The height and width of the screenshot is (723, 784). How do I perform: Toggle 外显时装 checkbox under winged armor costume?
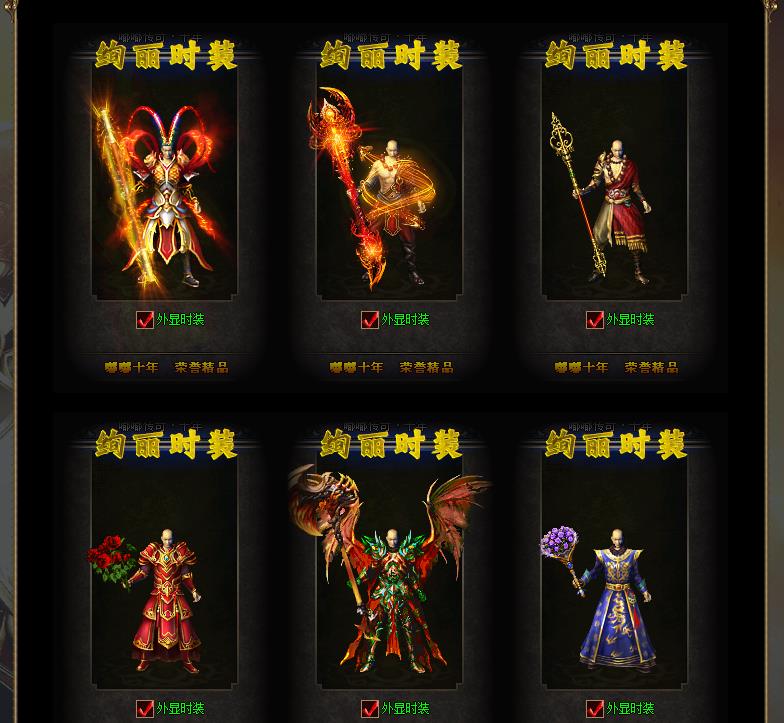pos(370,709)
